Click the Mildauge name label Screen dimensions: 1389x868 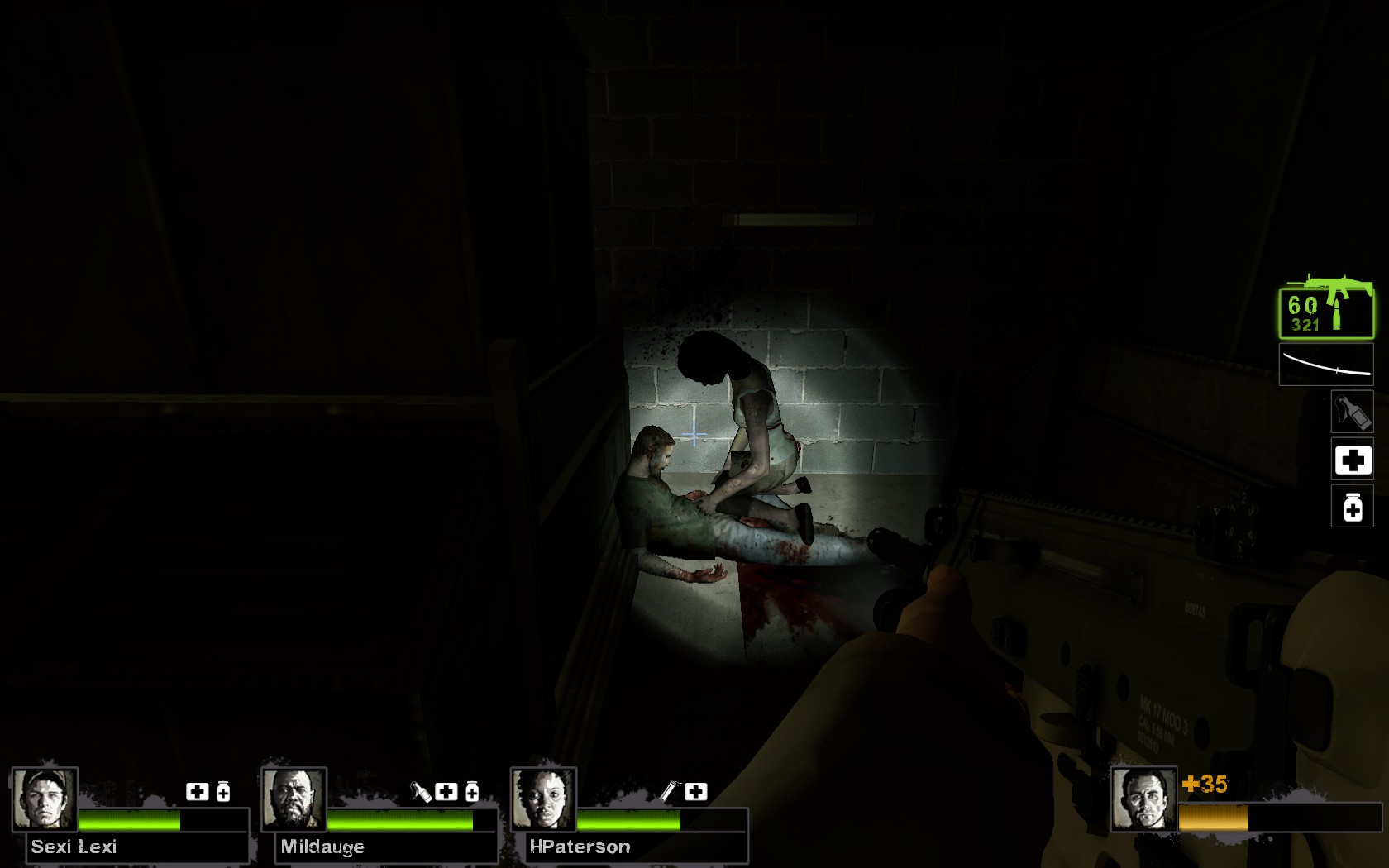pos(322,847)
